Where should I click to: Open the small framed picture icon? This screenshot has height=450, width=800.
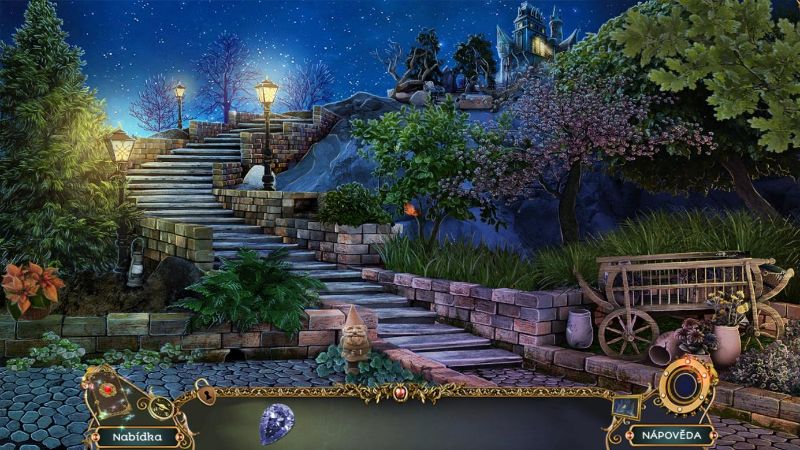tap(627, 405)
